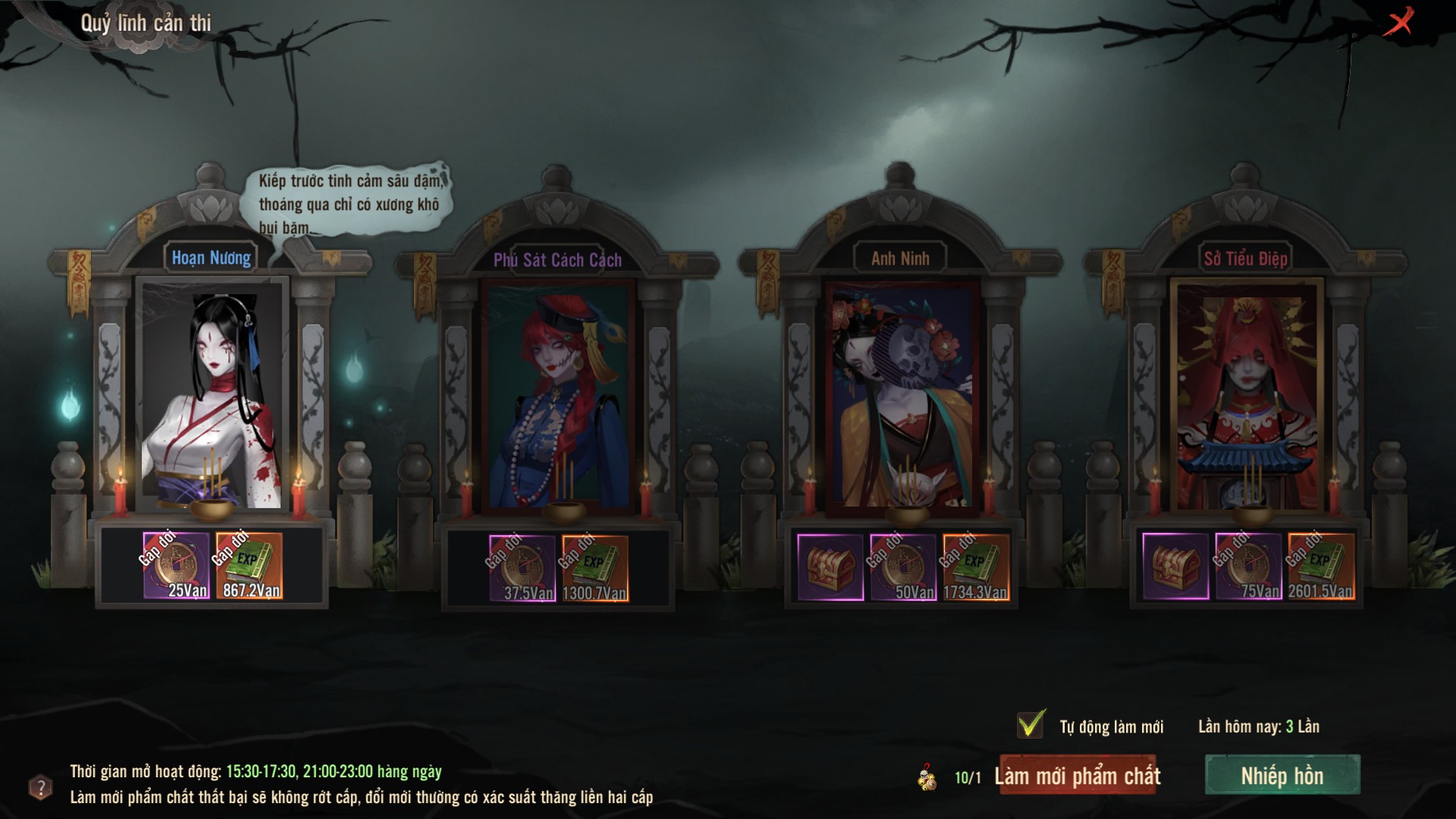Start Nhiếp hồn with the green button
Viewport: 1456px width, 819px height.
[1282, 776]
